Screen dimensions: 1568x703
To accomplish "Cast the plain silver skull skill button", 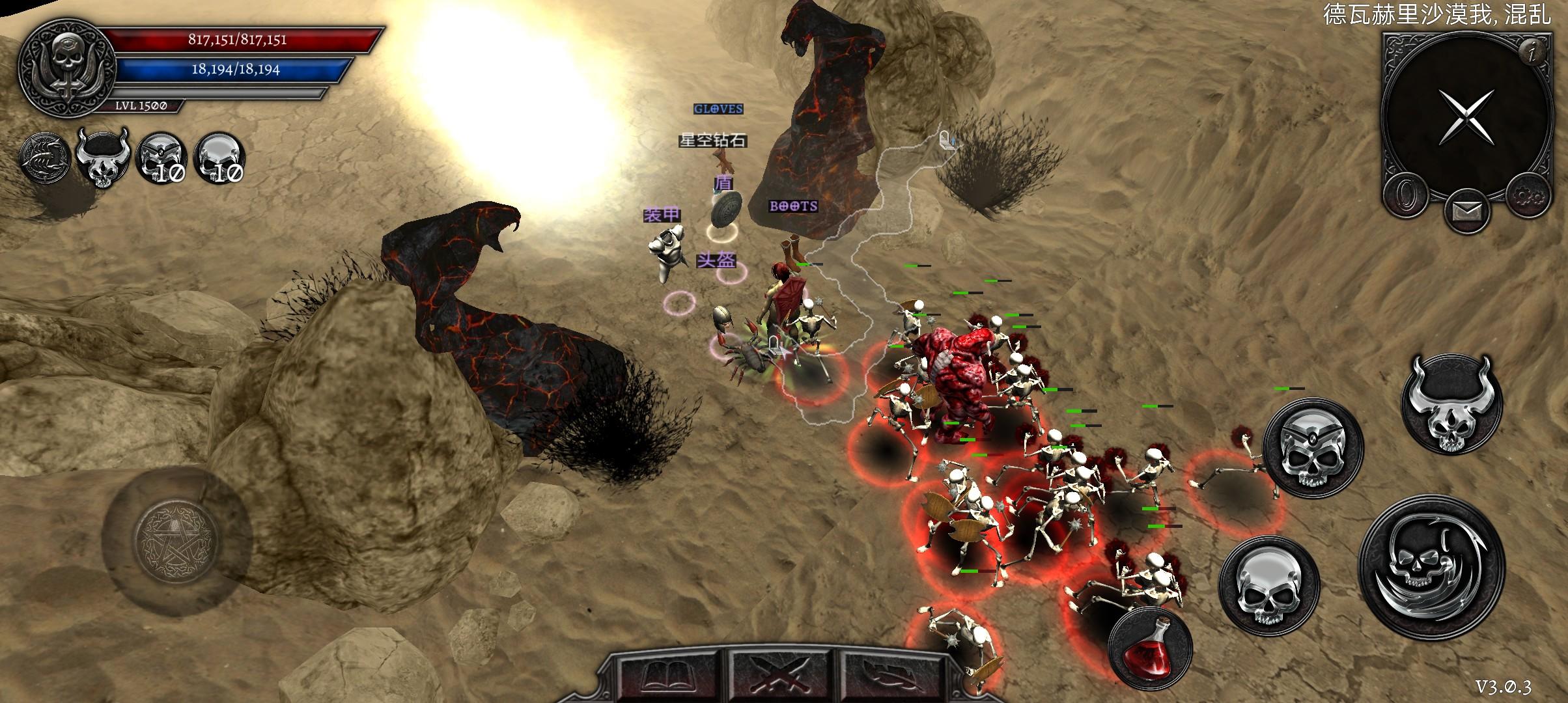I will [1268, 585].
